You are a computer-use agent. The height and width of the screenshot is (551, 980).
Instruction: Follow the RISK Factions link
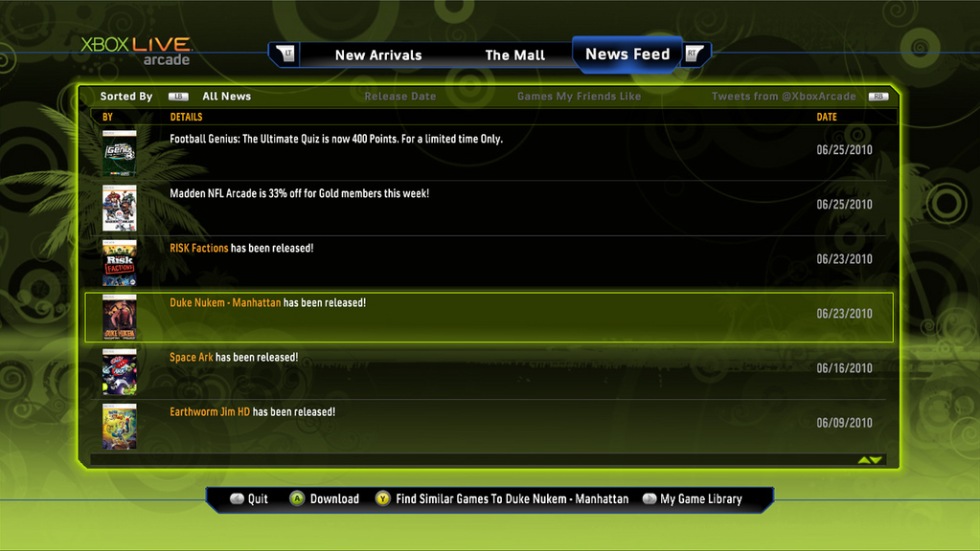(199, 248)
